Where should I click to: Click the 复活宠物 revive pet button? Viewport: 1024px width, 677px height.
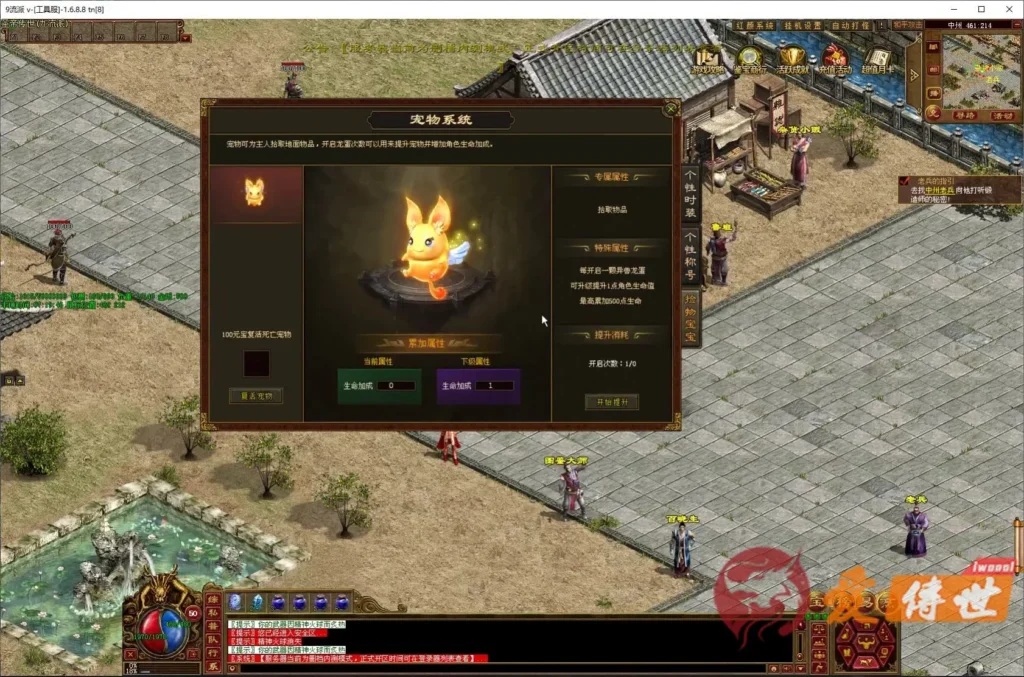[x=255, y=396]
